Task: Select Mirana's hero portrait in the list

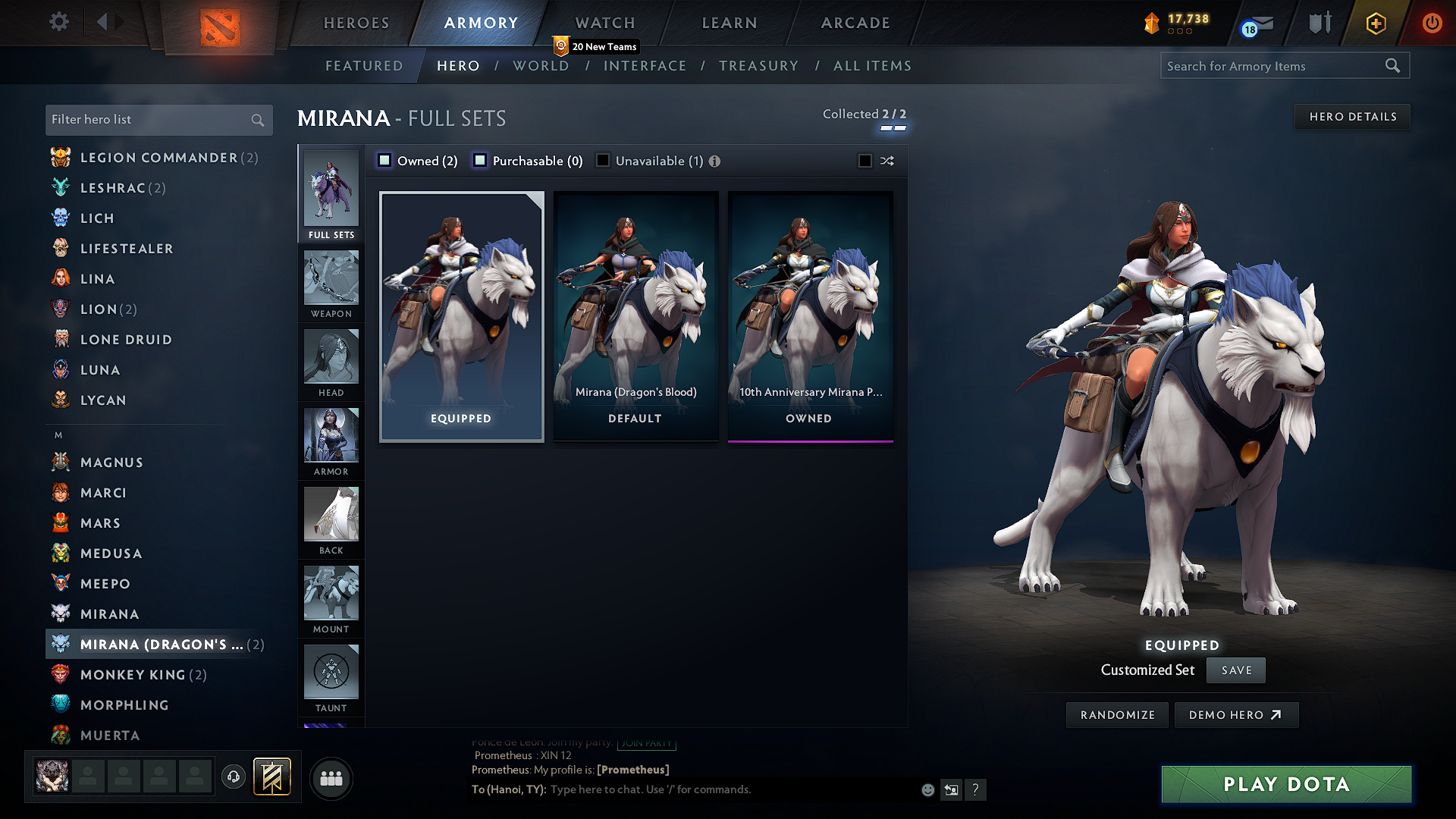Action: pos(61,613)
